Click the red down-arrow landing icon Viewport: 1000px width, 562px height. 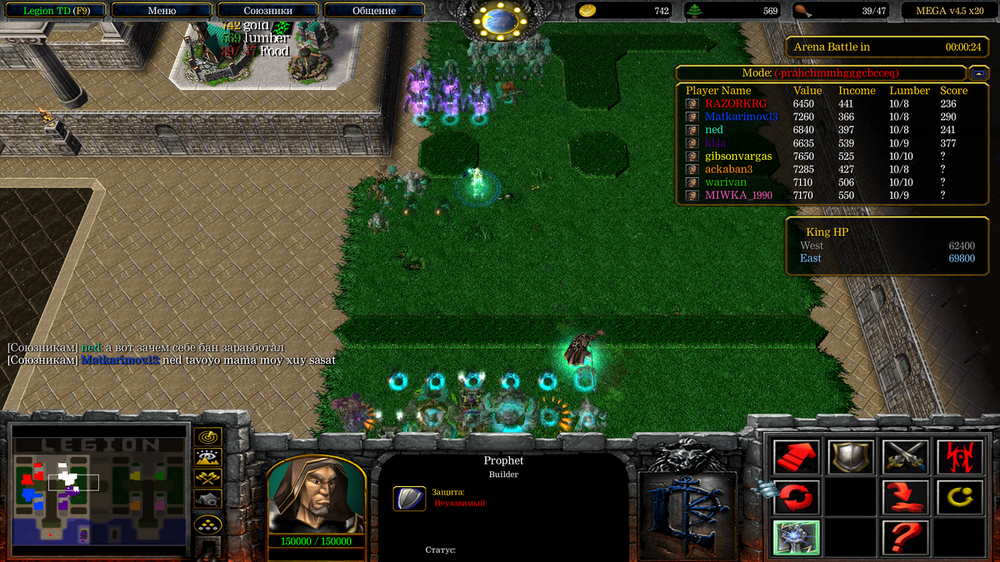point(902,497)
